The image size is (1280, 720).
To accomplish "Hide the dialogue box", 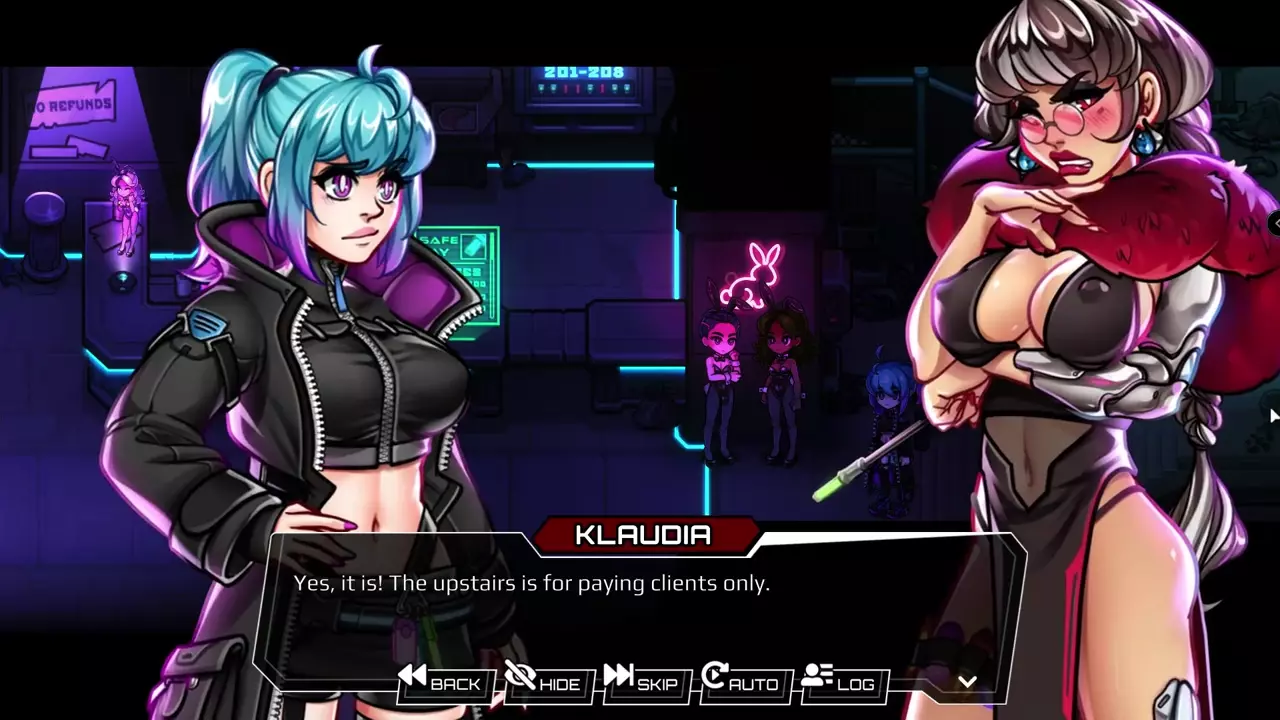I will [x=543, y=682].
